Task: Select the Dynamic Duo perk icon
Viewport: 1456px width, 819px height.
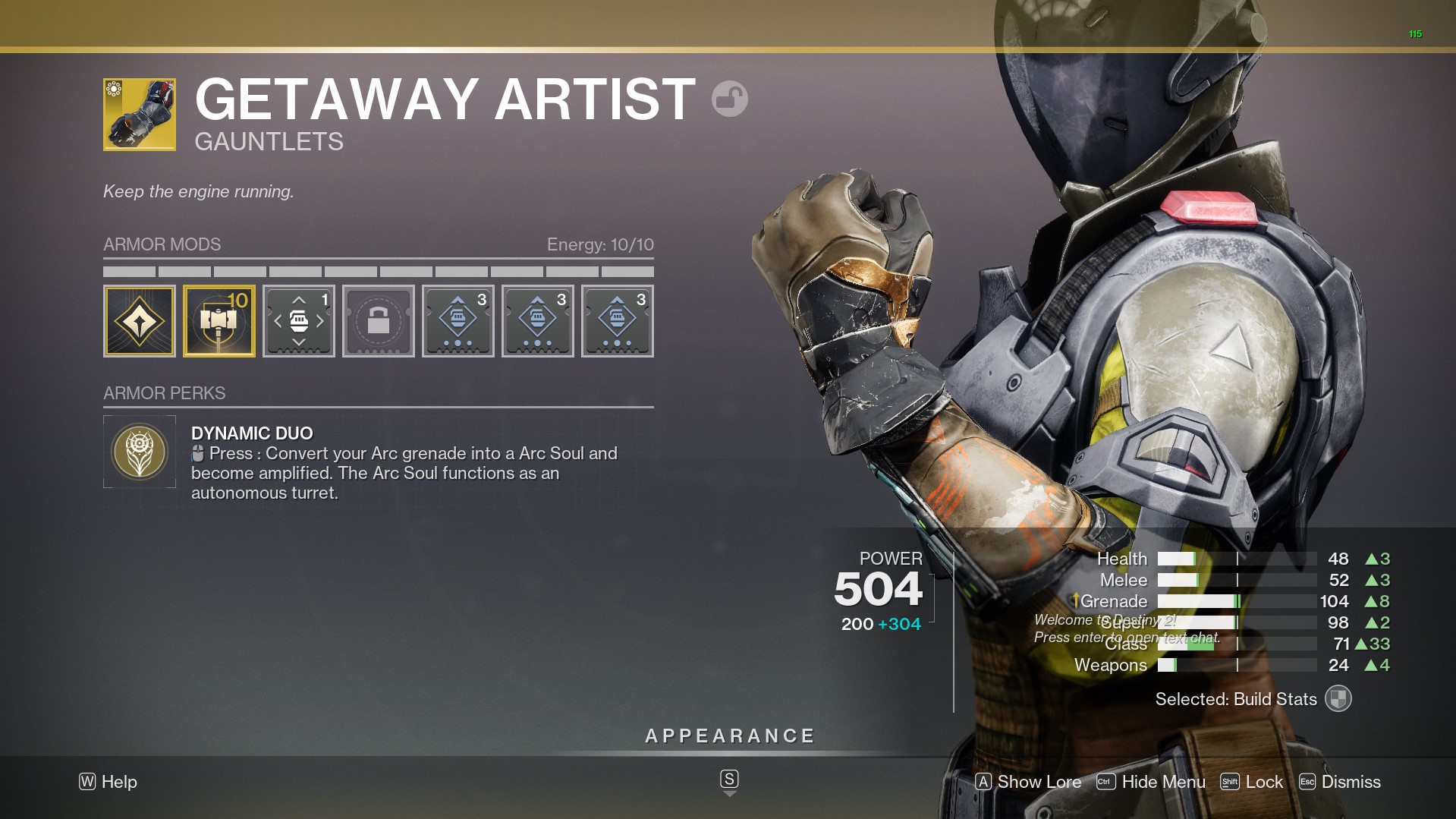Action: tap(140, 452)
